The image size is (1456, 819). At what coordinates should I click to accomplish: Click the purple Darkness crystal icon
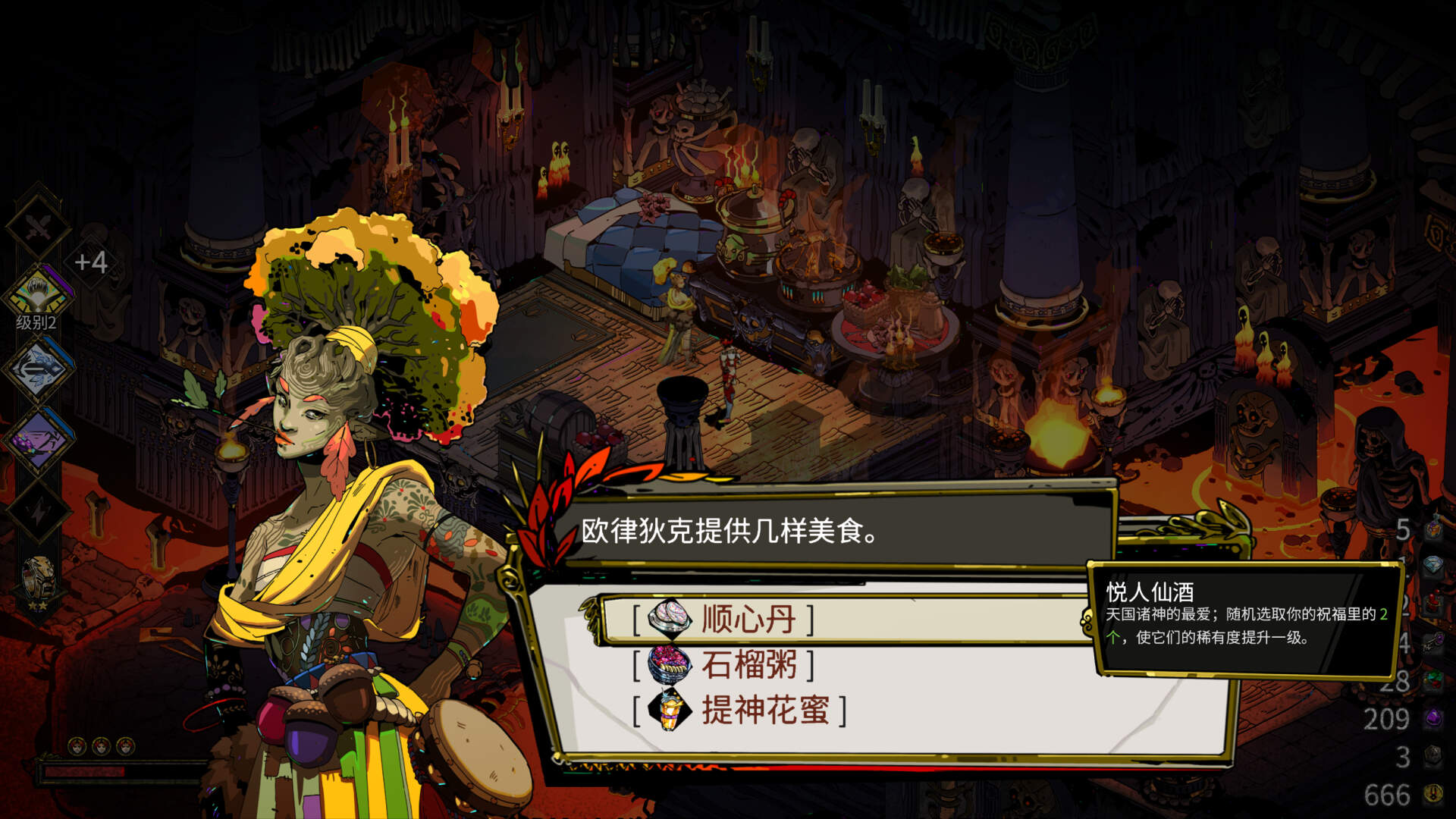point(1433,716)
